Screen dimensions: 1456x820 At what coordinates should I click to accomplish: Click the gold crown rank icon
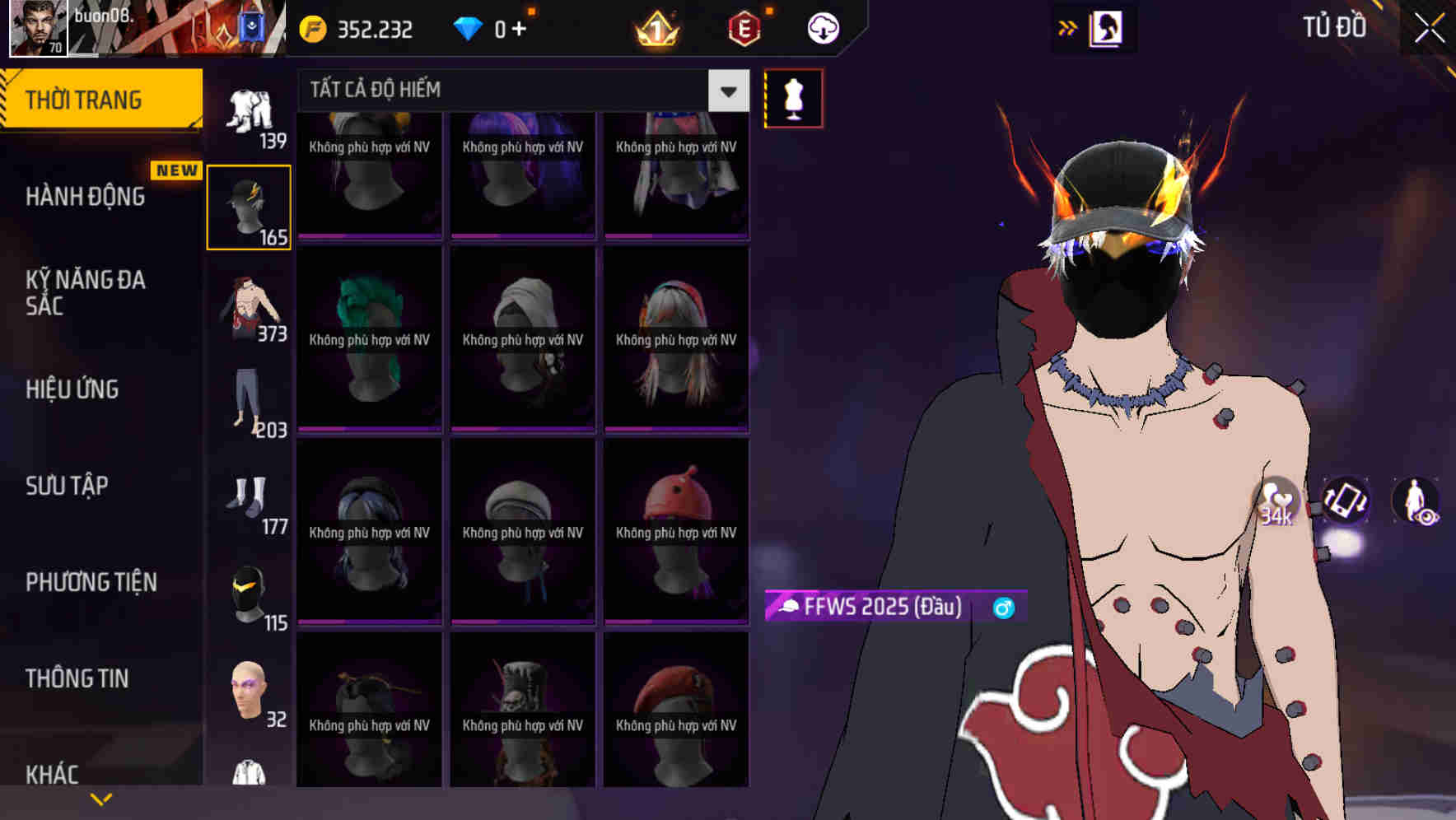click(655, 27)
